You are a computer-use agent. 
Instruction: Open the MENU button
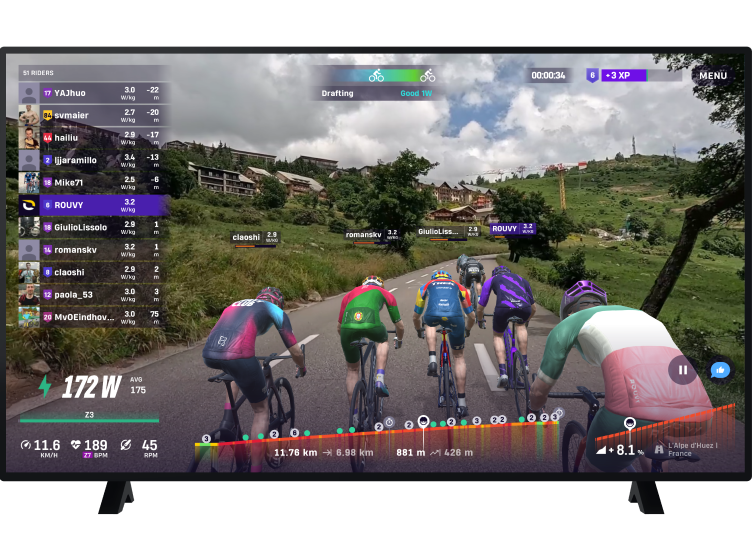pyautogui.click(x=713, y=75)
